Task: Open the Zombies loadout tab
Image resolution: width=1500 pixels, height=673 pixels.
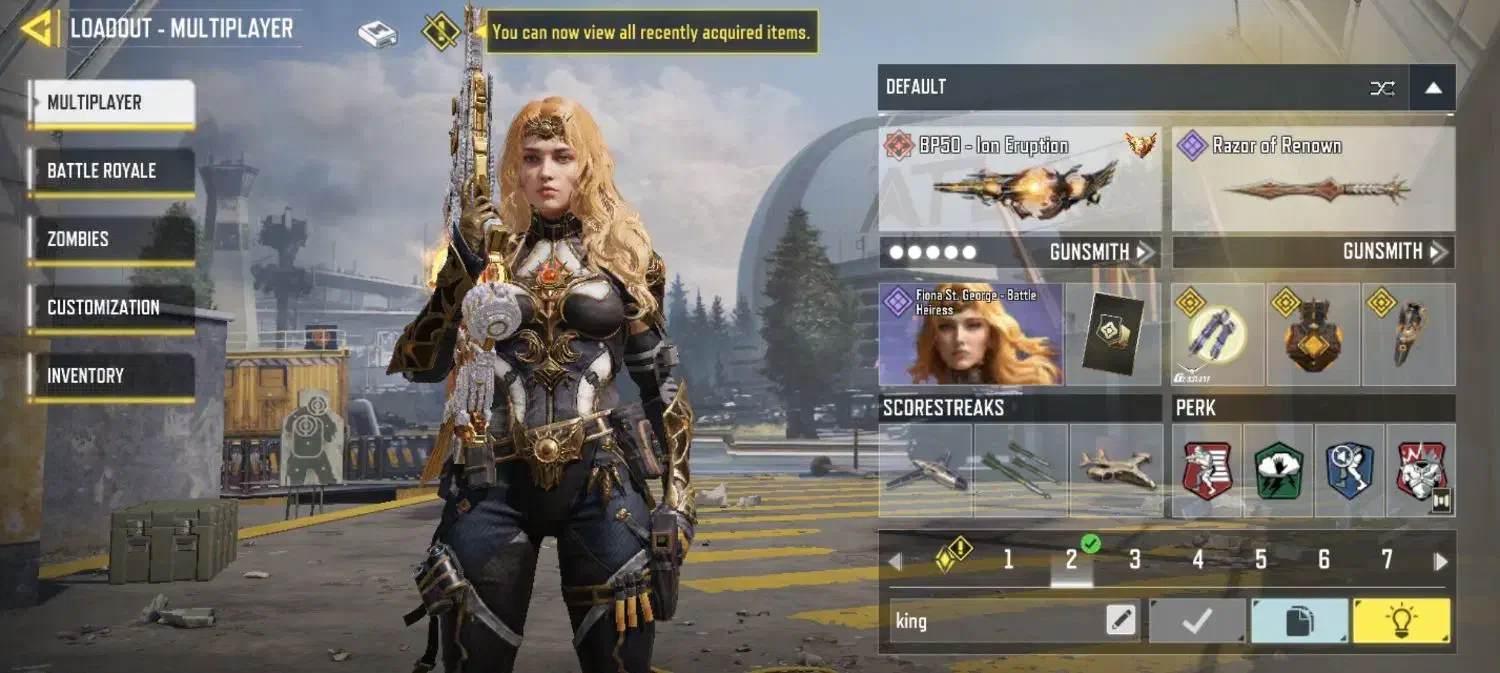Action: [111, 239]
